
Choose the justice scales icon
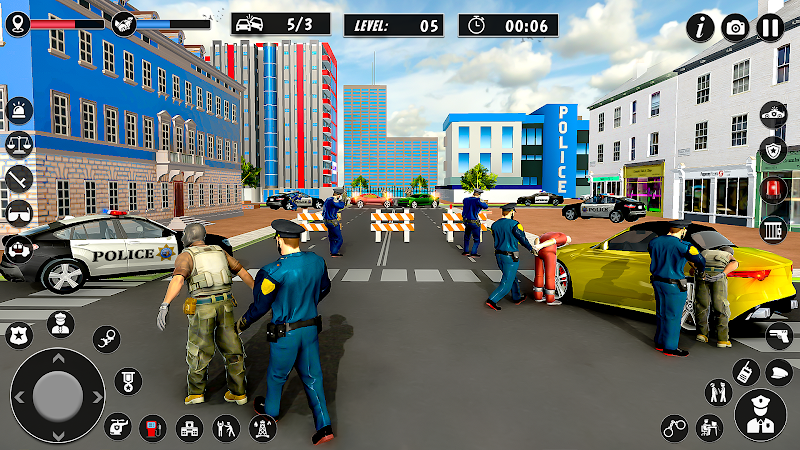point(18,144)
